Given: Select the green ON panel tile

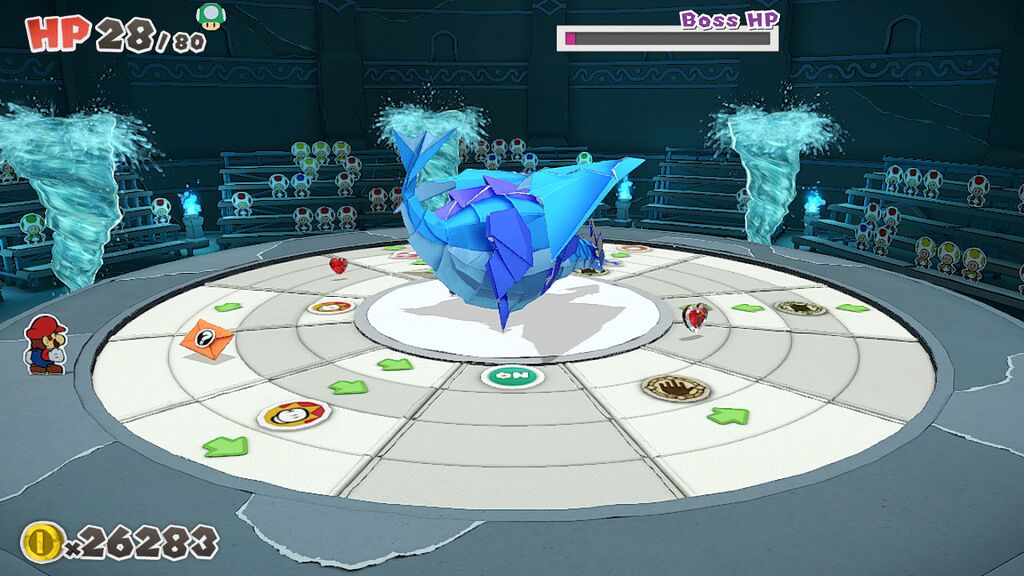Looking at the screenshot, I should coord(511,376).
